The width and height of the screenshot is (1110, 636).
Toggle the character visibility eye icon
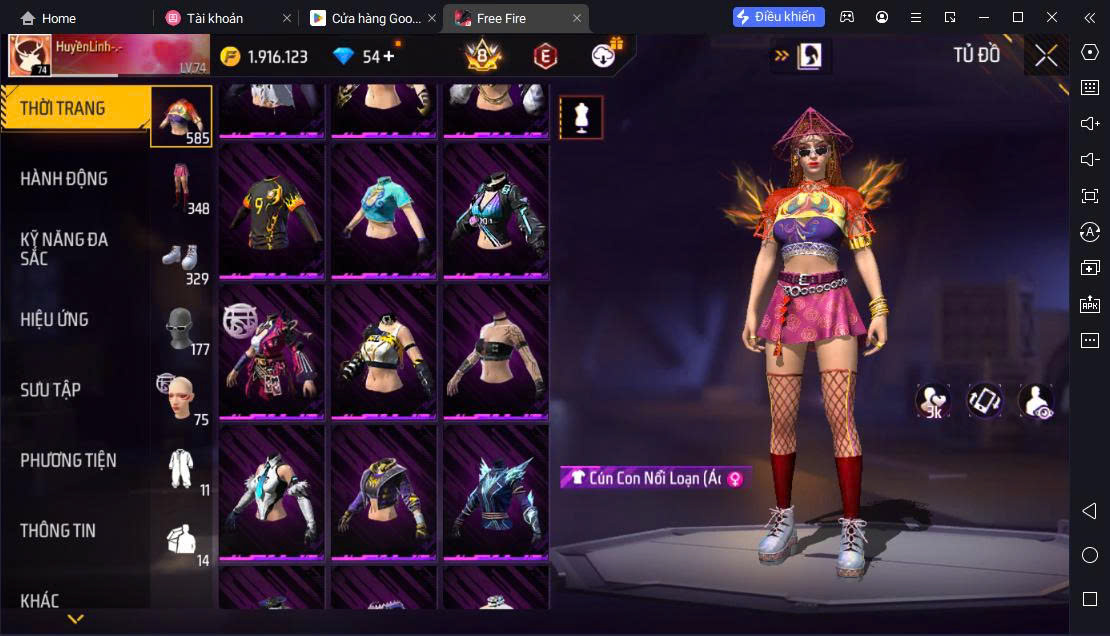(x=1037, y=401)
